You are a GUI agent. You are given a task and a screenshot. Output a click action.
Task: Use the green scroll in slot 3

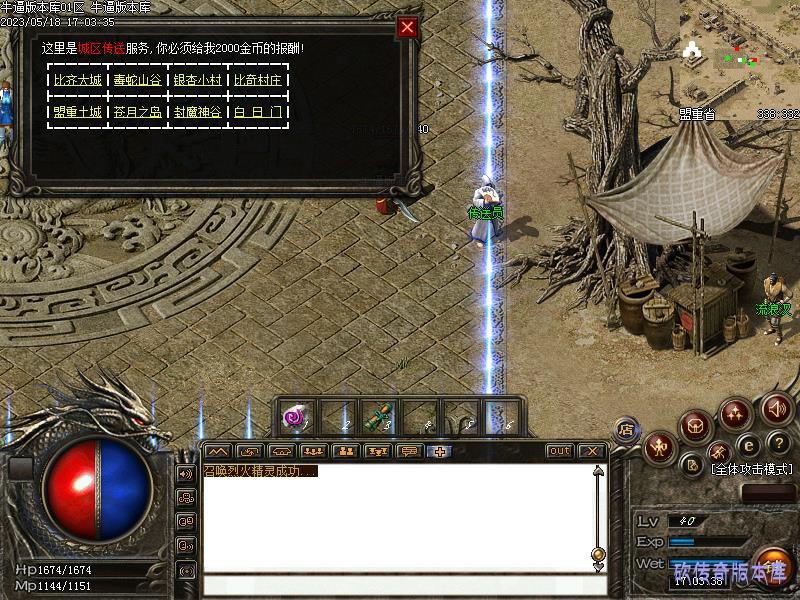coord(376,417)
